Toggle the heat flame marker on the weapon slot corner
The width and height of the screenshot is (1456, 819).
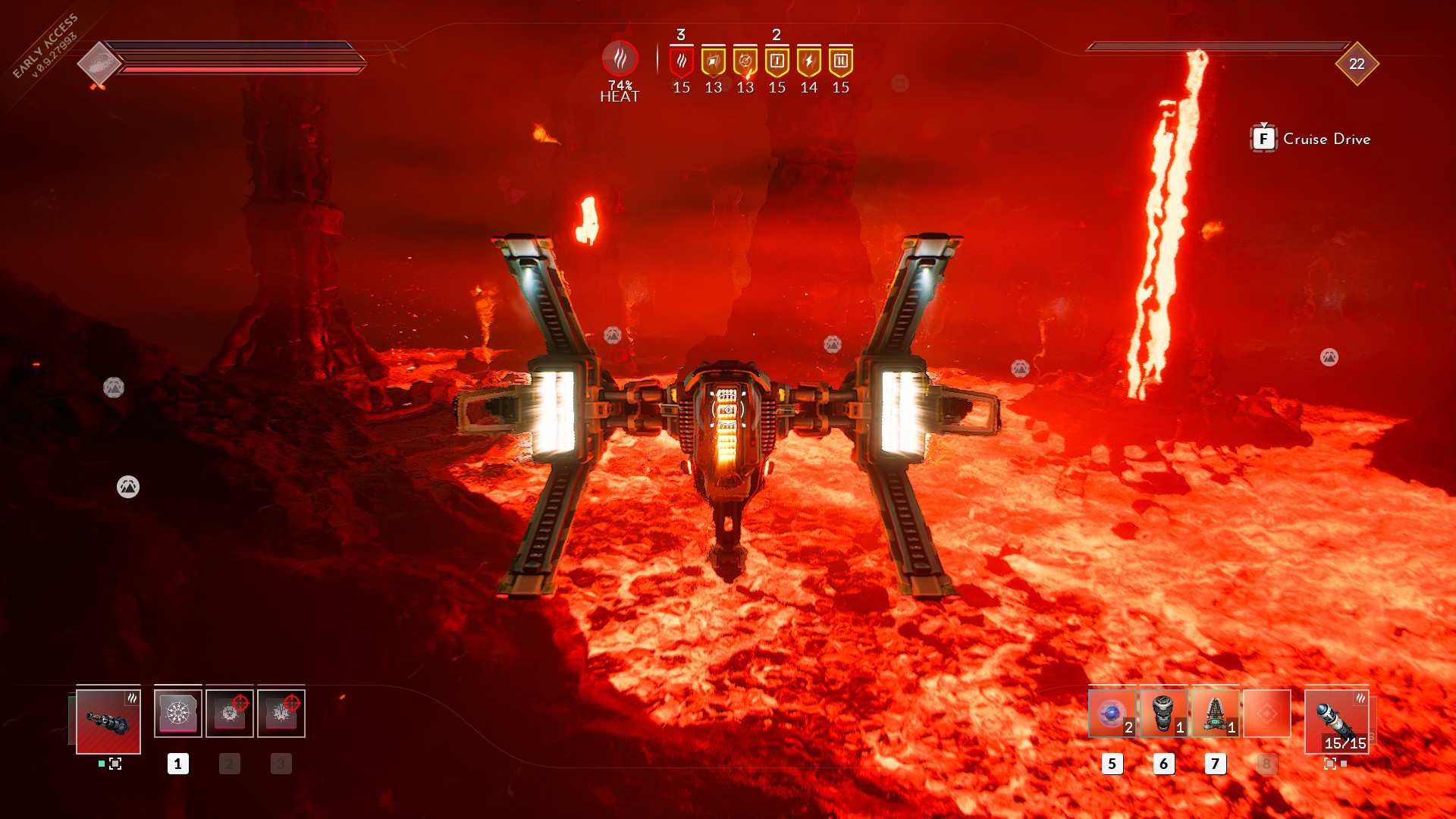click(133, 698)
